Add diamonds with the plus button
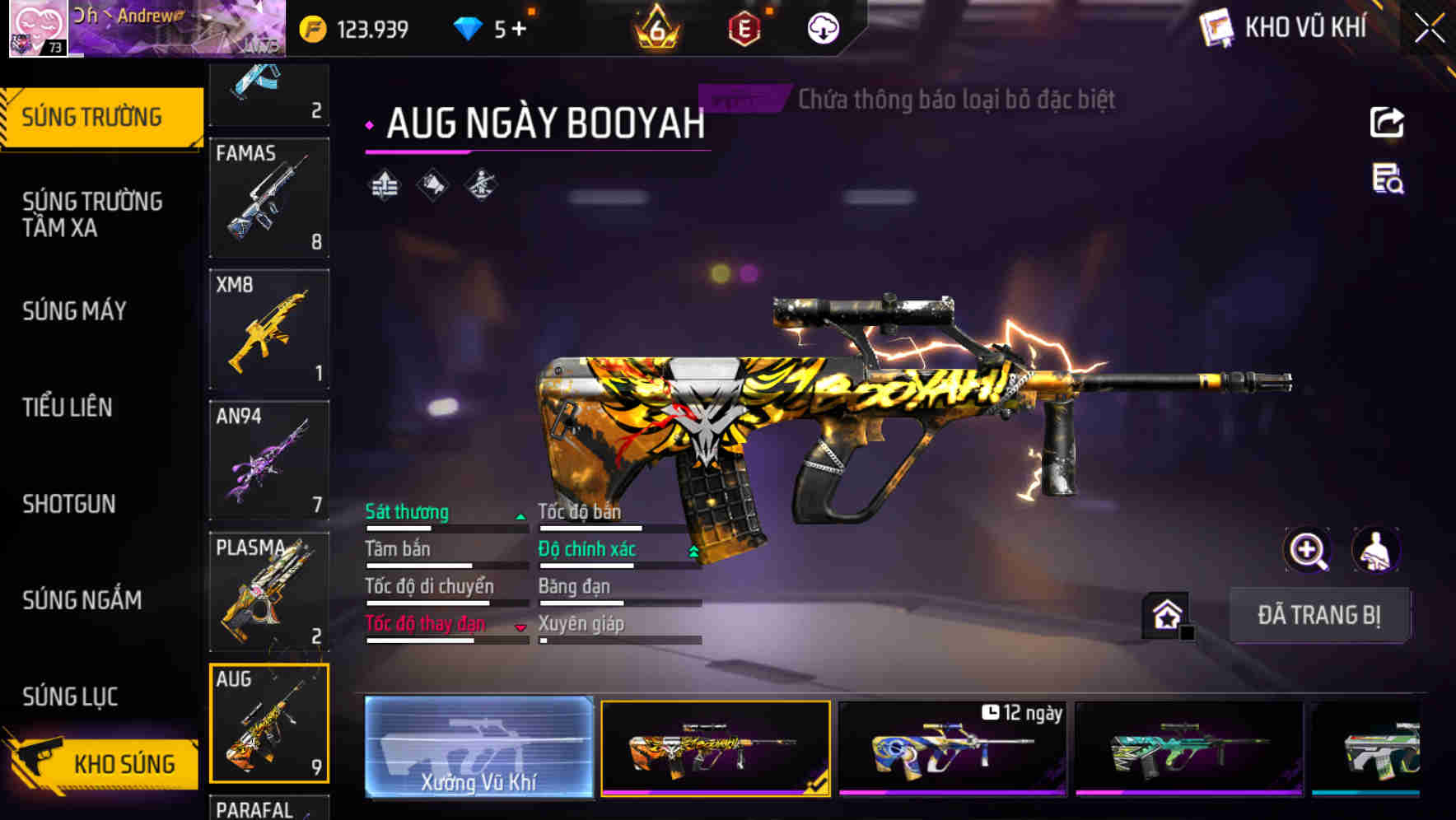Image resolution: width=1456 pixels, height=820 pixels. click(x=519, y=30)
